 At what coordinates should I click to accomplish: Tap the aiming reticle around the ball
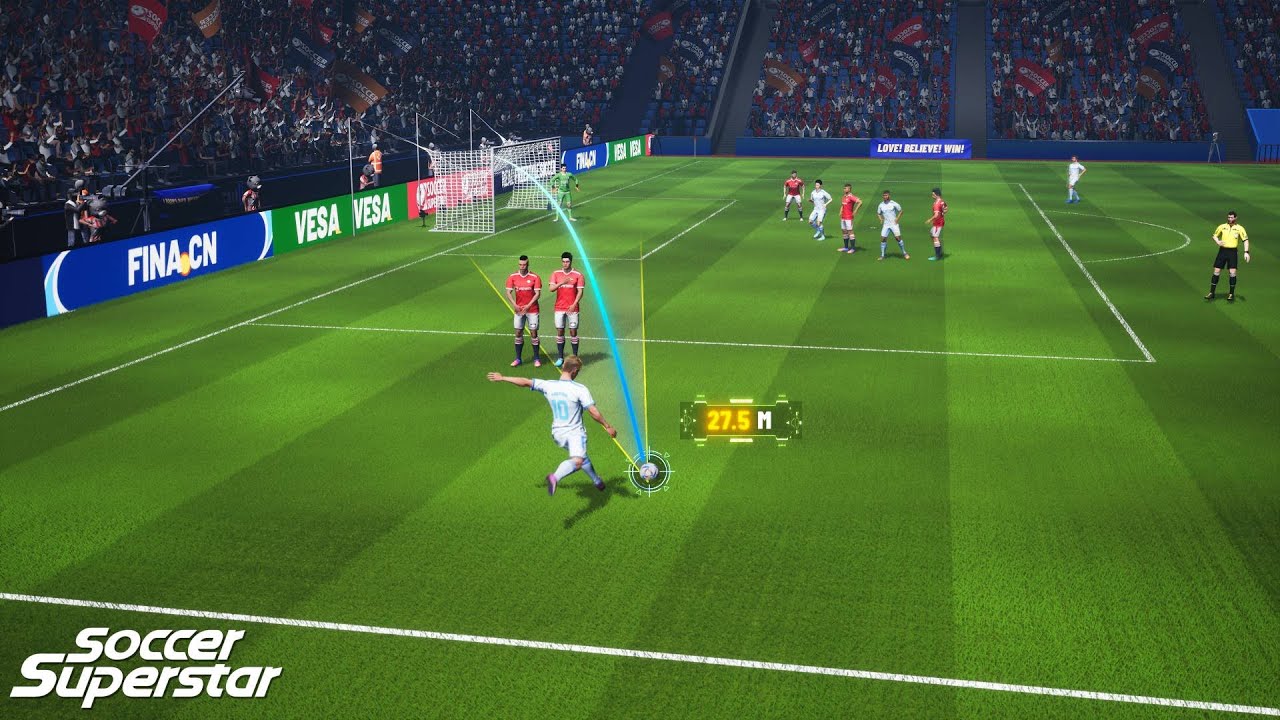[649, 471]
